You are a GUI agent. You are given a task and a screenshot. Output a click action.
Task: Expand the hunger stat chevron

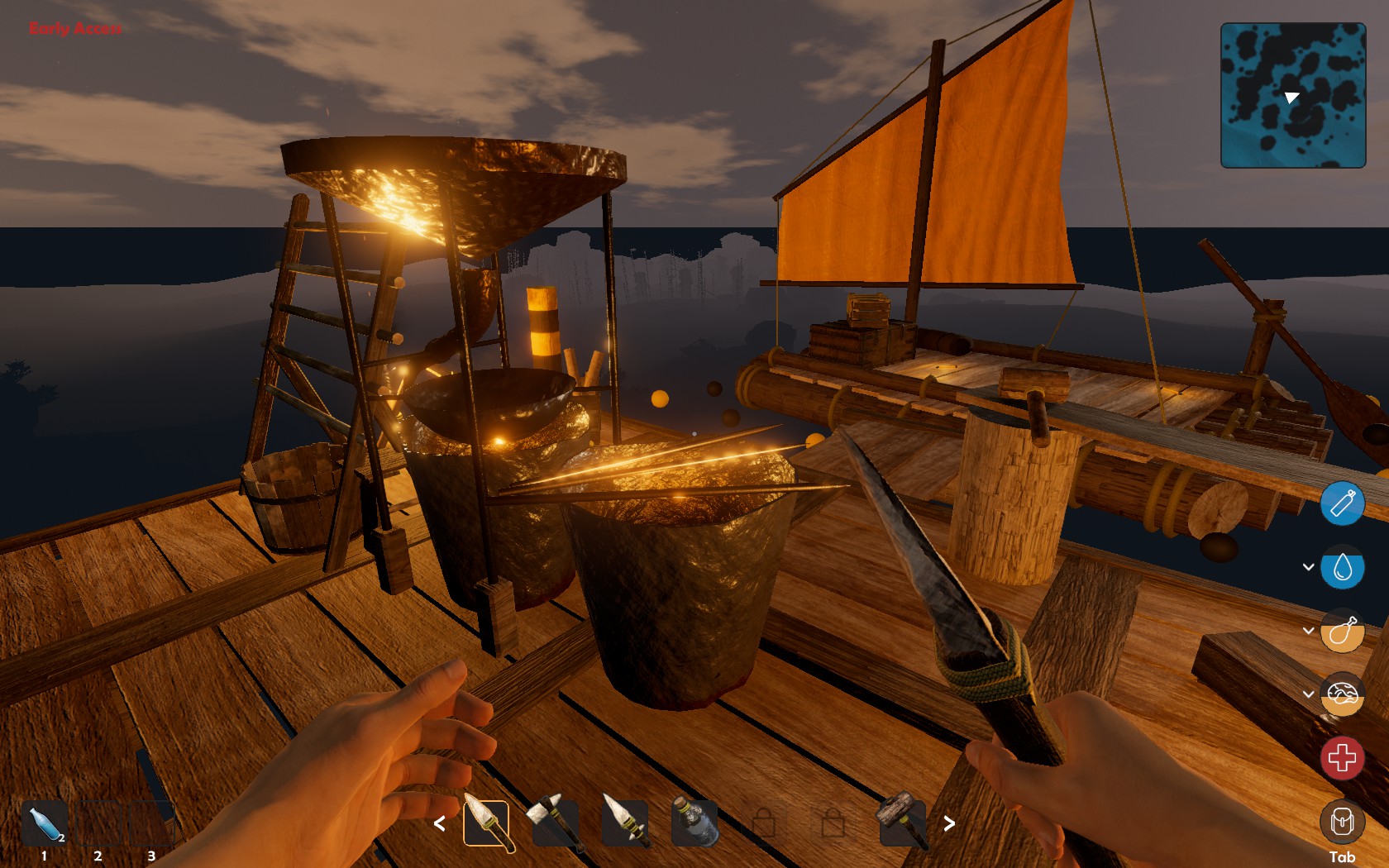[x=1308, y=631]
